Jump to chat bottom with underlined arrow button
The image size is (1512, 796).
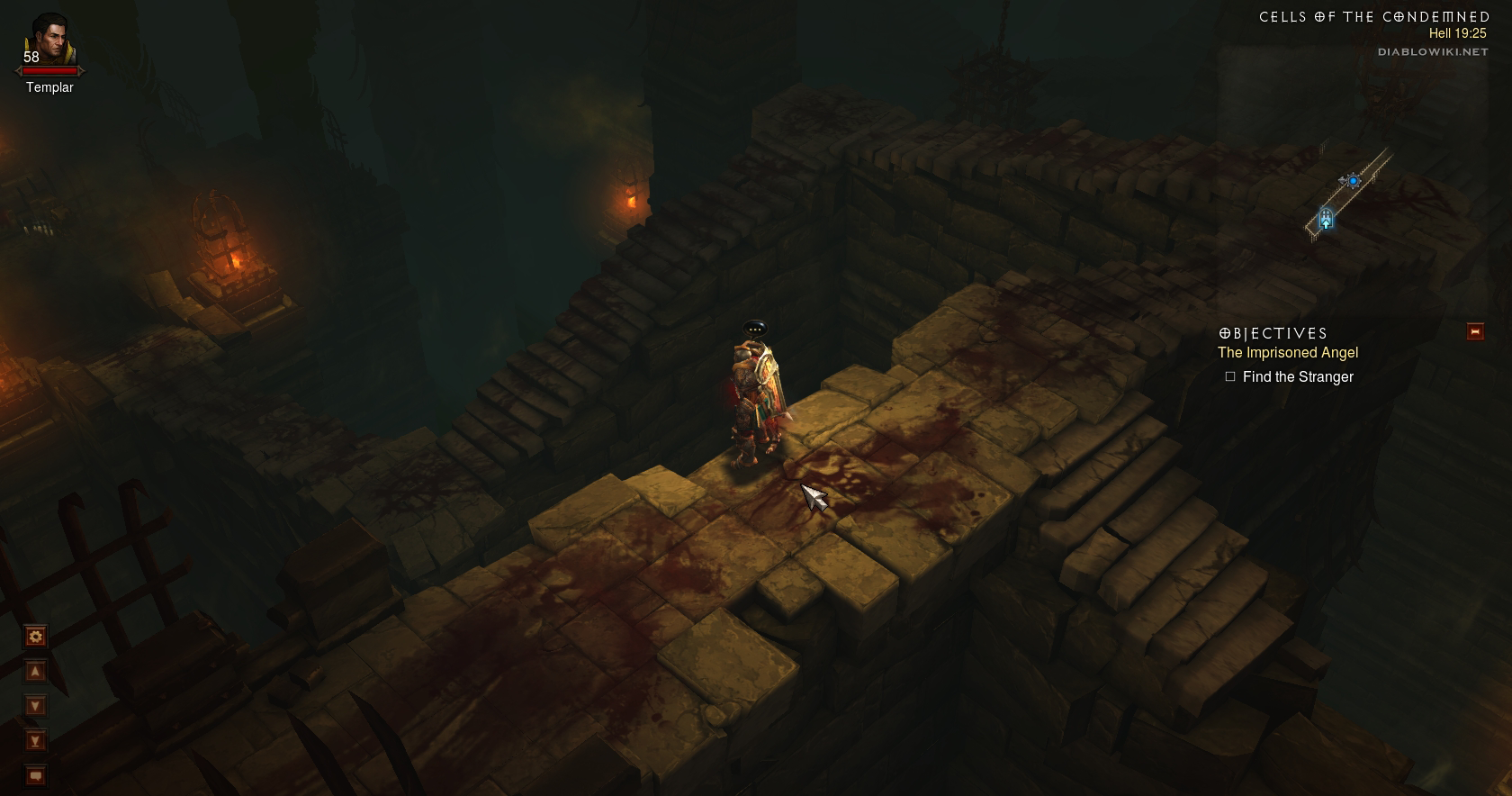(x=36, y=741)
